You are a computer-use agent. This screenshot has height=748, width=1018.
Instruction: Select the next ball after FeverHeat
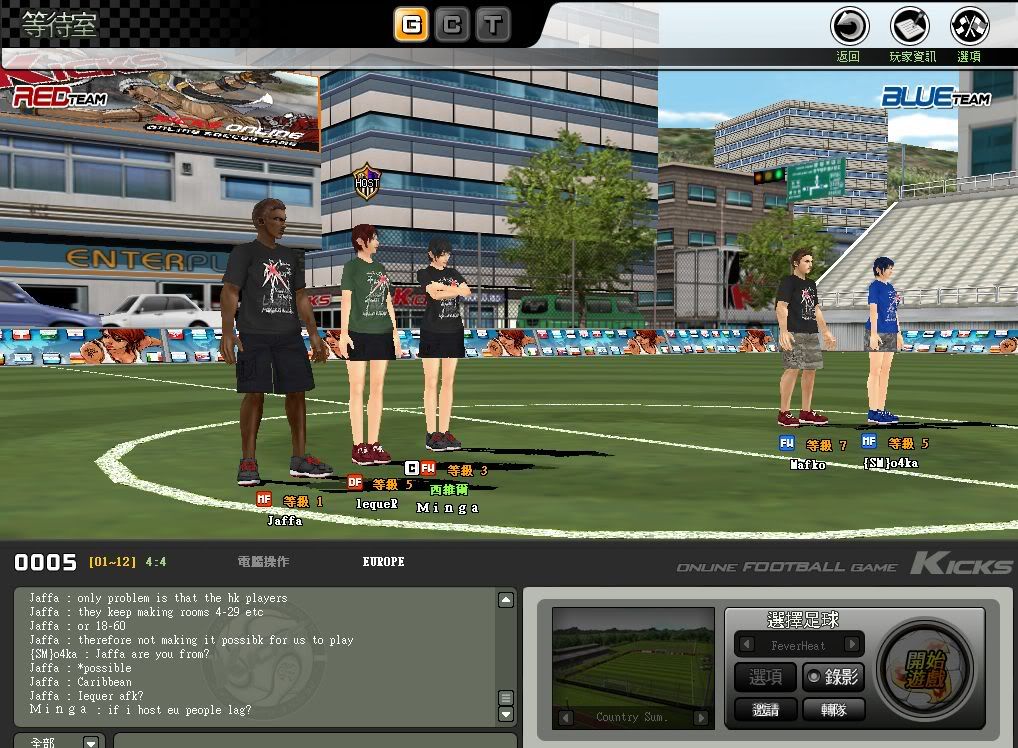852,645
